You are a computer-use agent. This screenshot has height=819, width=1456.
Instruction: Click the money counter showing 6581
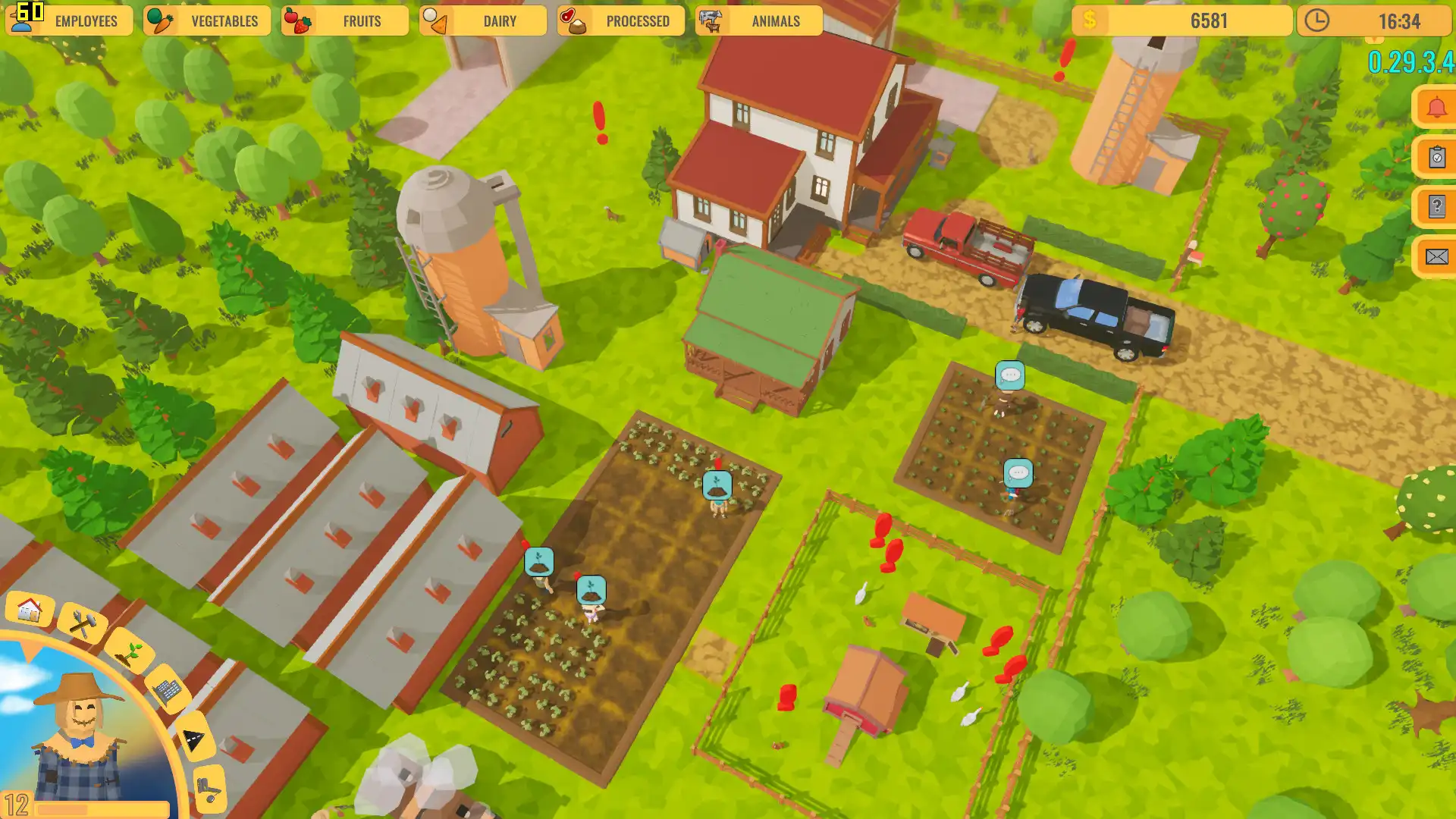tap(1183, 20)
